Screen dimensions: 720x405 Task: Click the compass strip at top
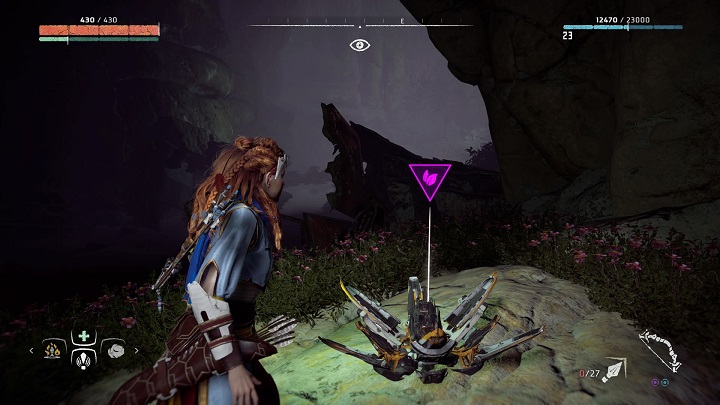(x=360, y=24)
